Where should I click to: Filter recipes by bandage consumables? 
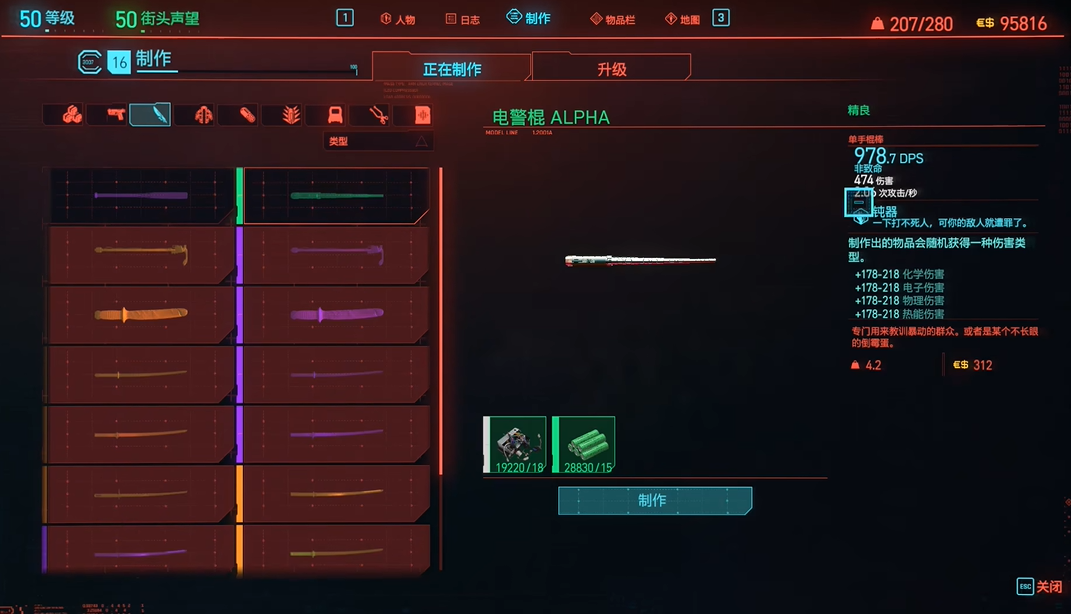click(x=247, y=115)
